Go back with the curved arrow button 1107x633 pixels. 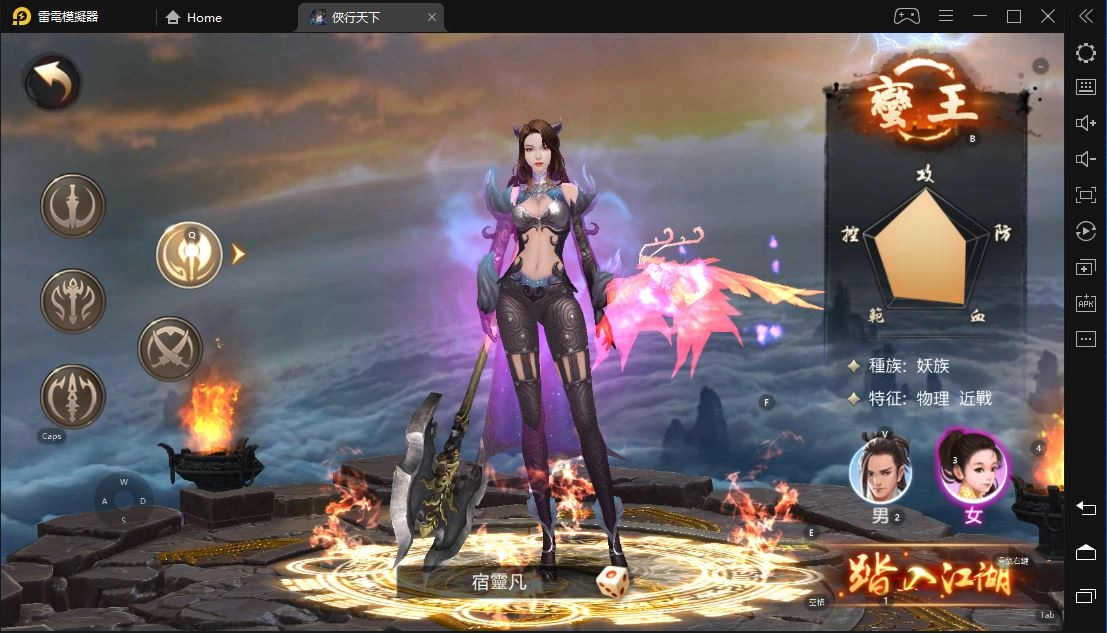[x=53, y=83]
